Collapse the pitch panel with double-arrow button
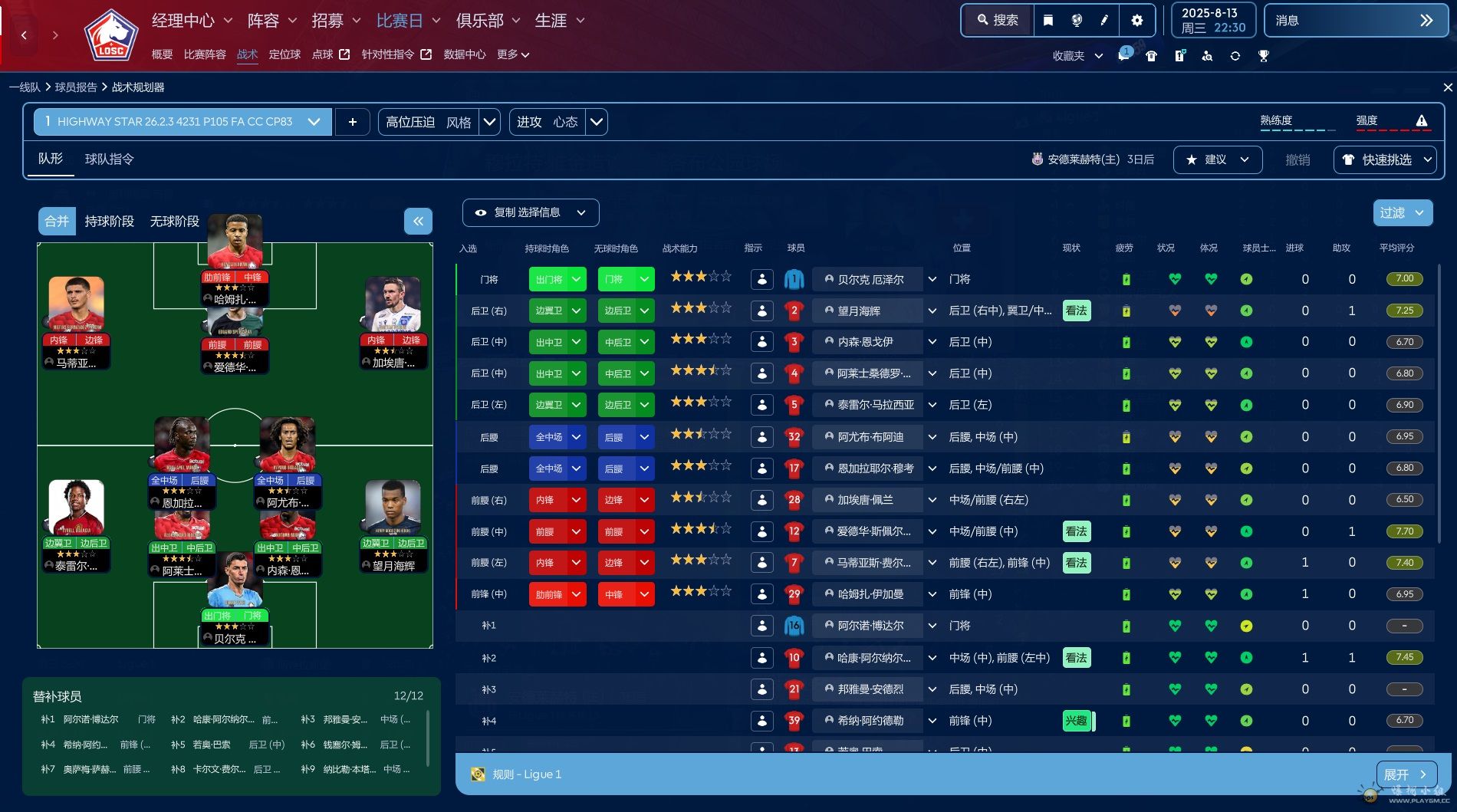This screenshot has width=1457, height=812. (x=418, y=222)
